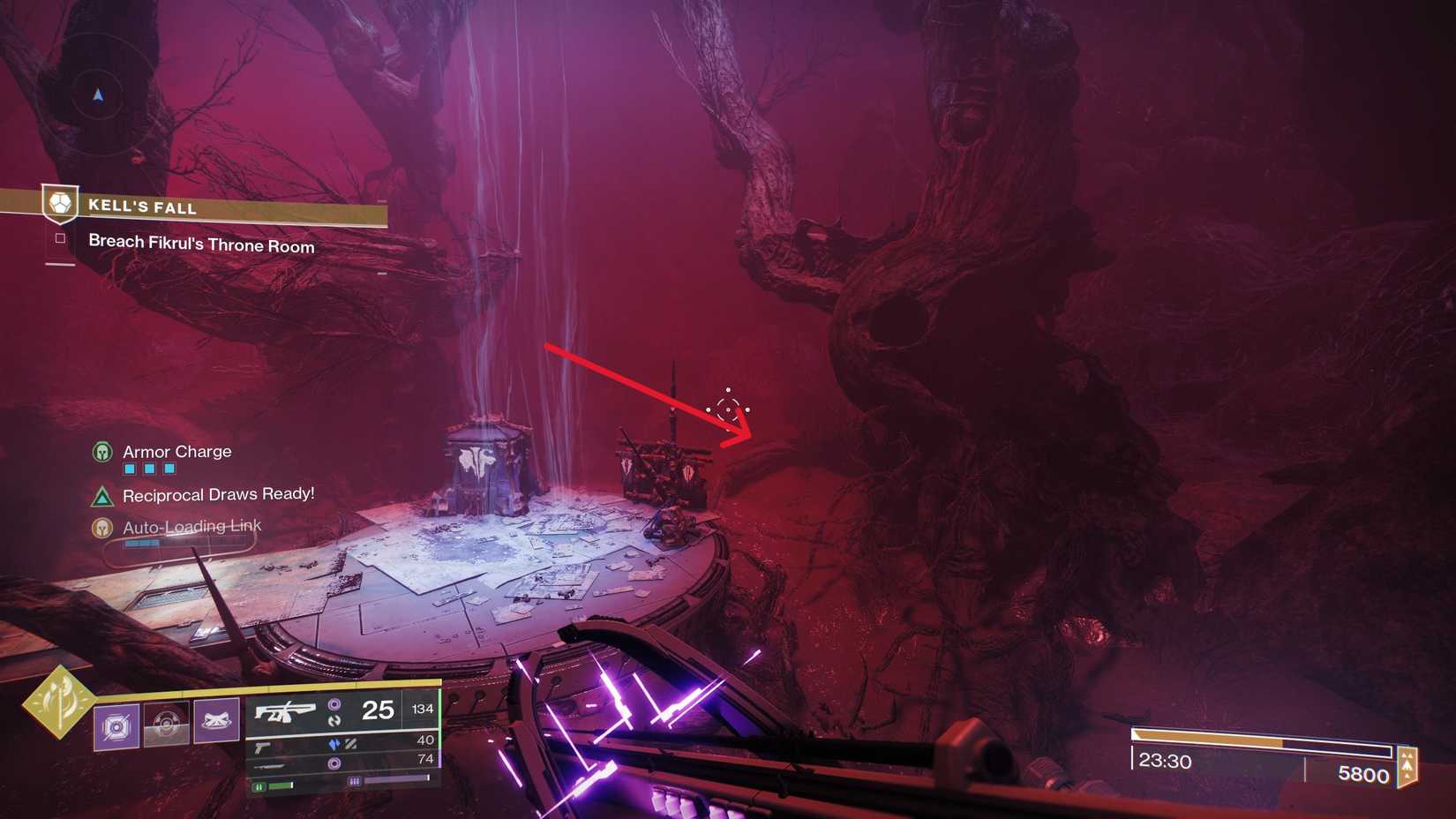The height and width of the screenshot is (819, 1456).
Task: Select the Auto-Loading Link buff icon
Action: (x=102, y=528)
